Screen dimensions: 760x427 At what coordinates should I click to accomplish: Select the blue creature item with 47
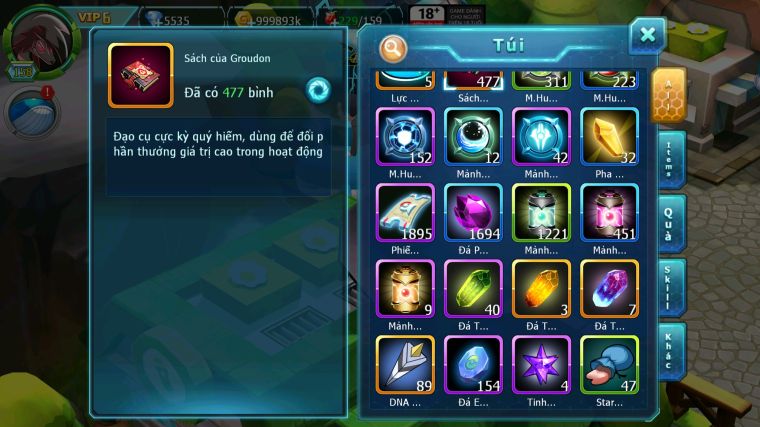609,365
